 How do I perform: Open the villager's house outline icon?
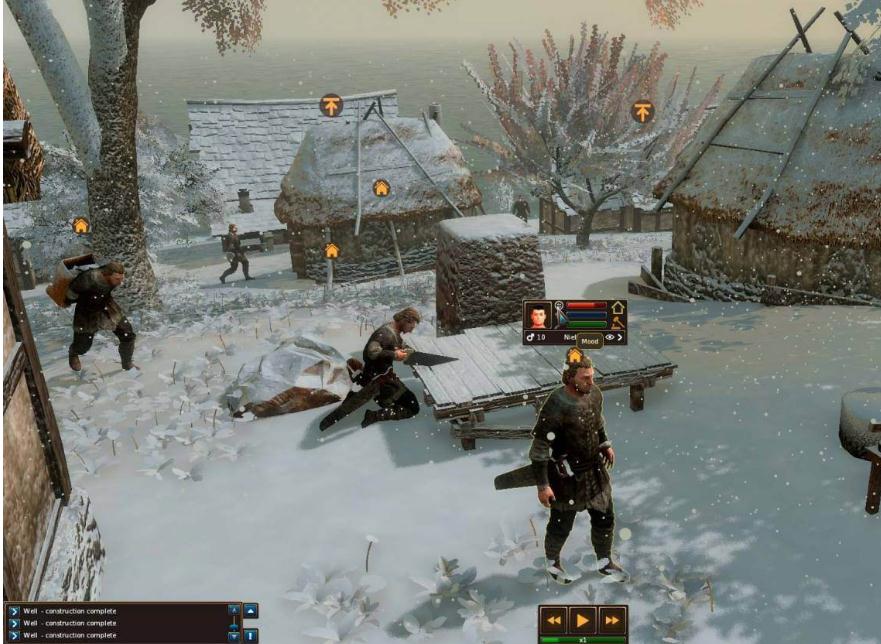[618, 307]
